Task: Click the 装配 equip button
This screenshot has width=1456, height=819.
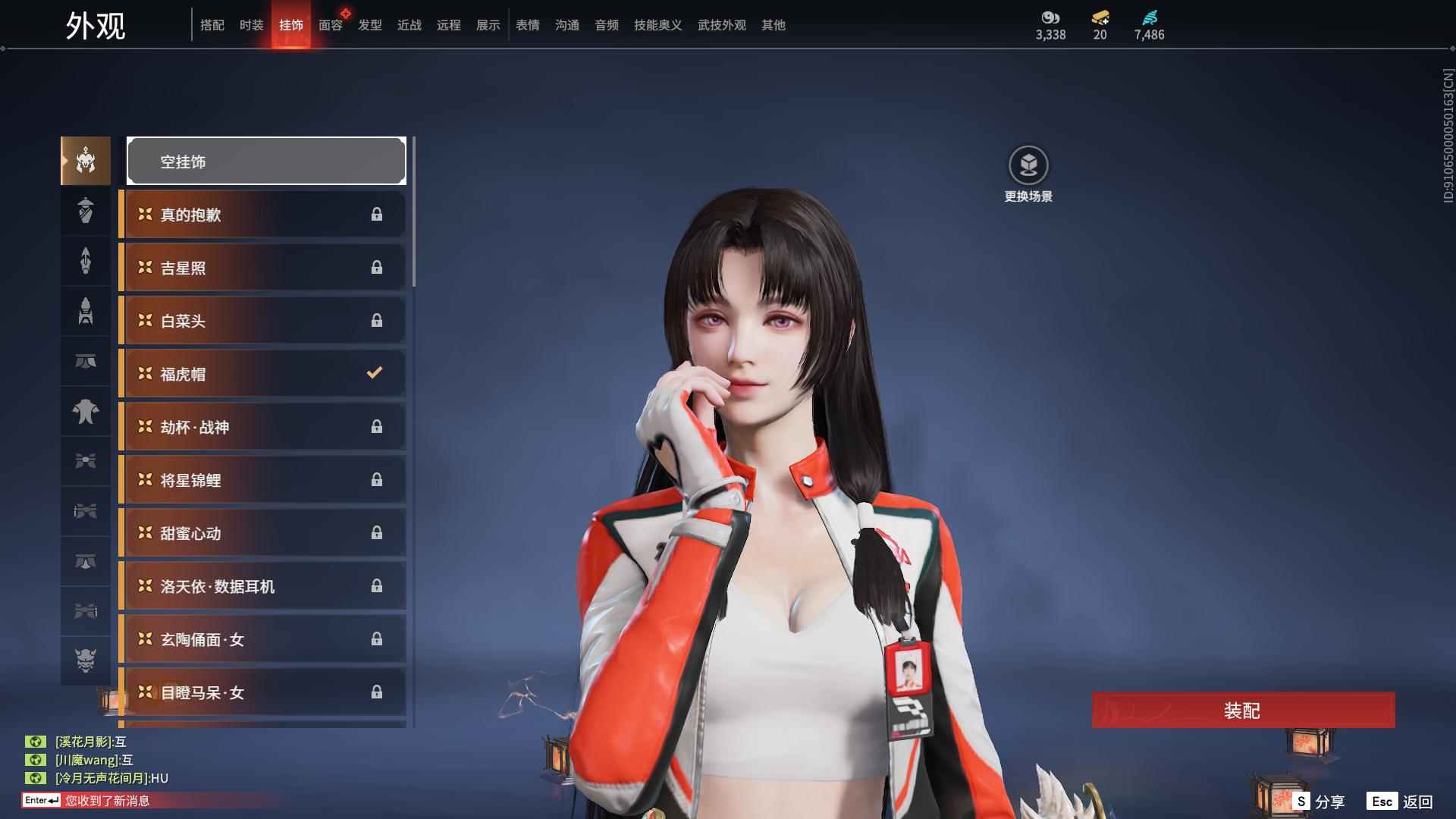Action: coord(1242,711)
